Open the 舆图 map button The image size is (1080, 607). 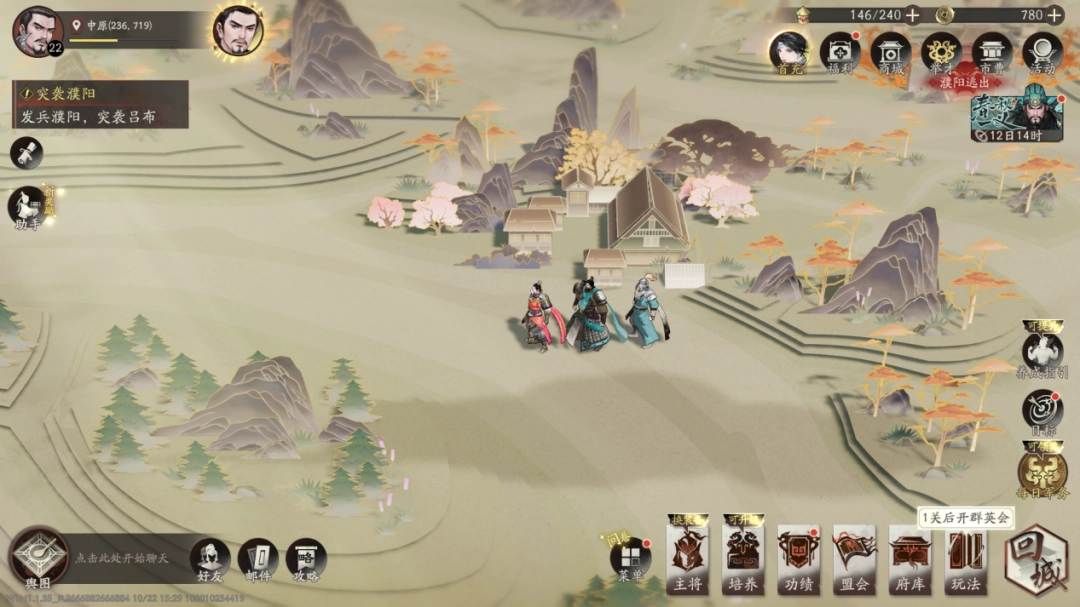[x=39, y=558]
